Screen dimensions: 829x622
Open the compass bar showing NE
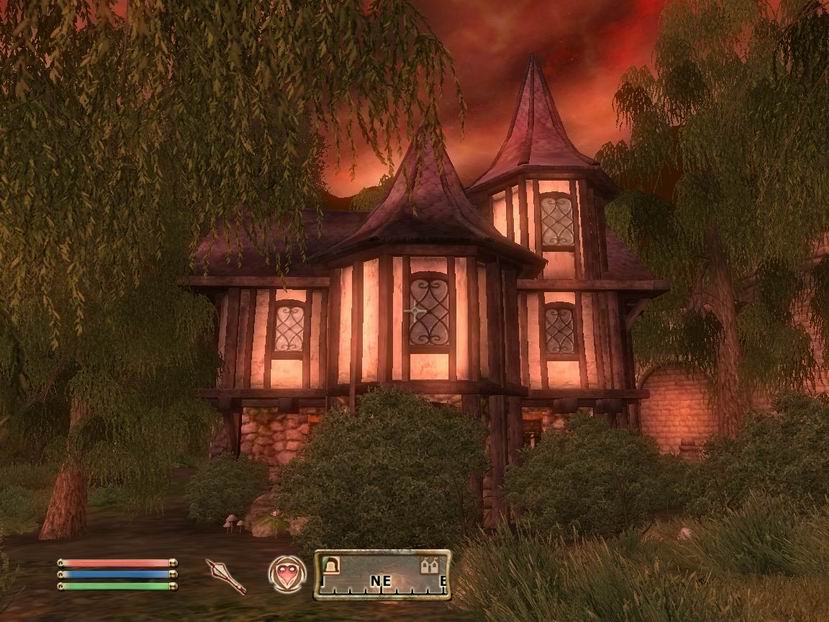pyautogui.click(x=382, y=575)
